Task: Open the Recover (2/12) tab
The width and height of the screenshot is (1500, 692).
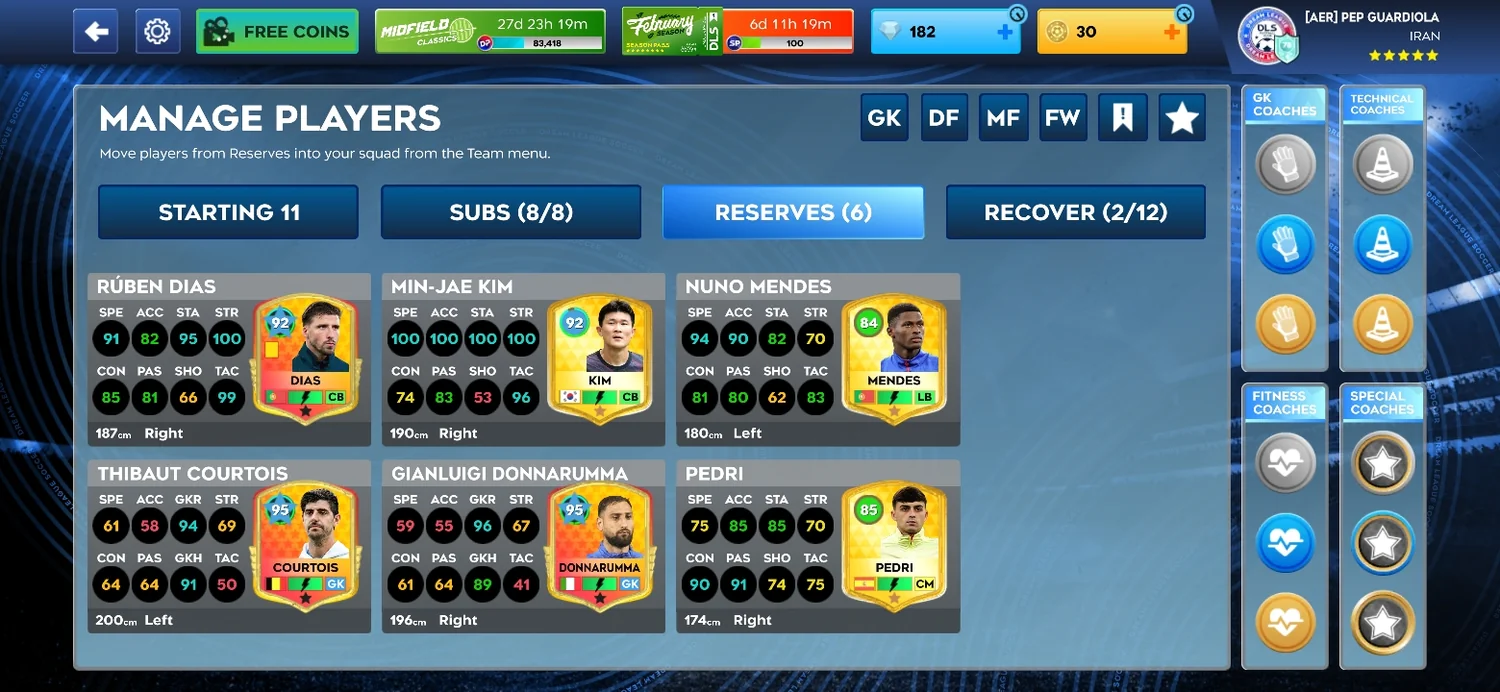Action: tap(1075, 212)
